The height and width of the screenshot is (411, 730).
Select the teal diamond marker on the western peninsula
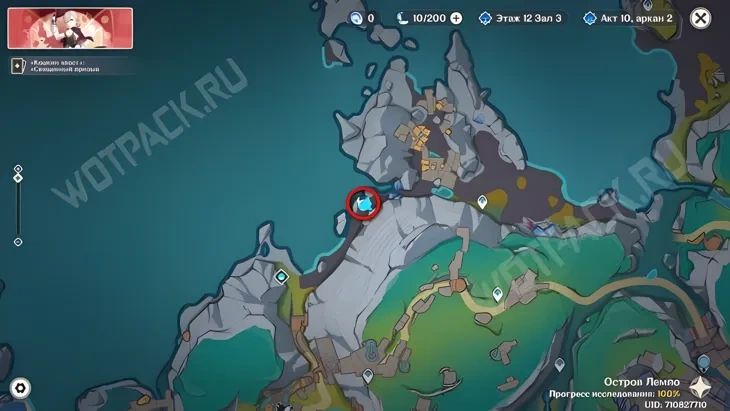point(282,276)
